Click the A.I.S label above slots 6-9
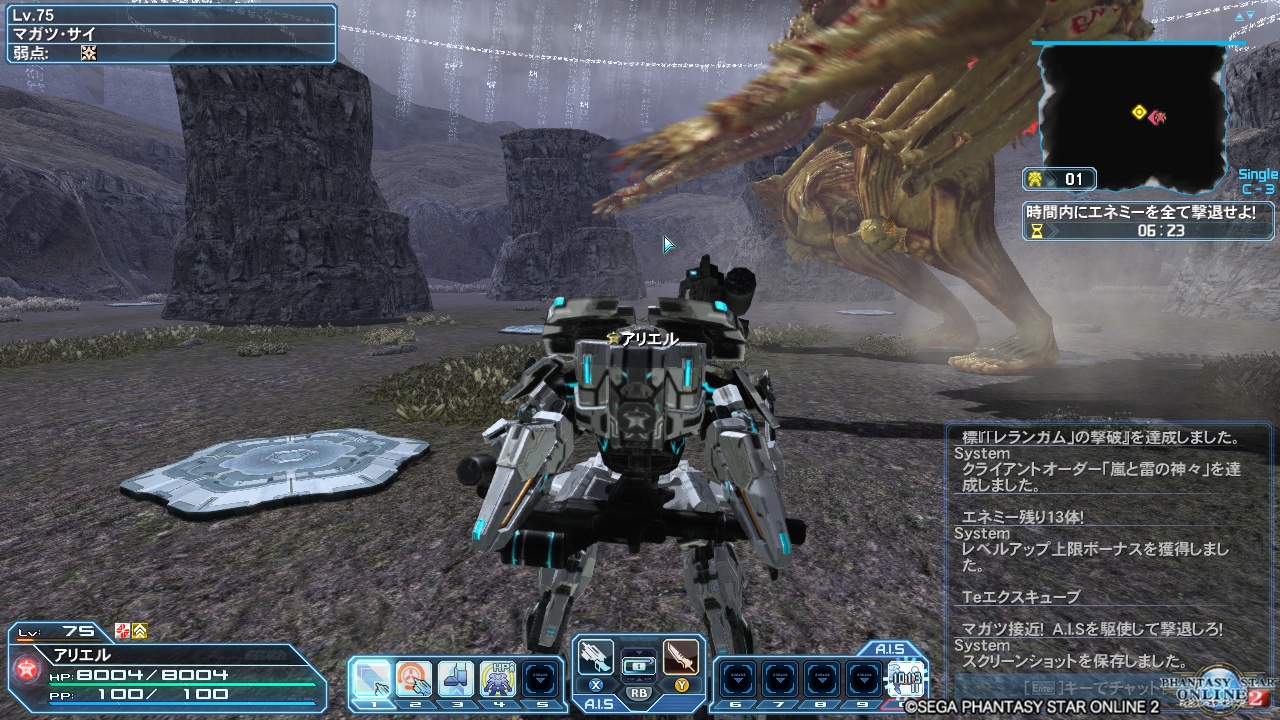This screenshot has height=720, width=1280. tap(890, 648)
